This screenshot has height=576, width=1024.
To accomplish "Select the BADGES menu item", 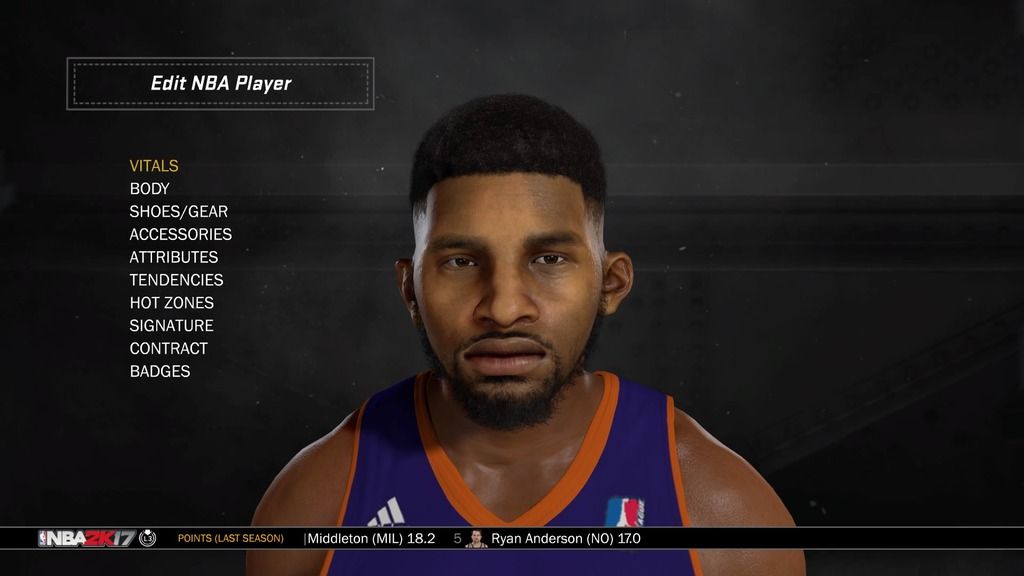I will pyautogui.click(x=160, y=372).
